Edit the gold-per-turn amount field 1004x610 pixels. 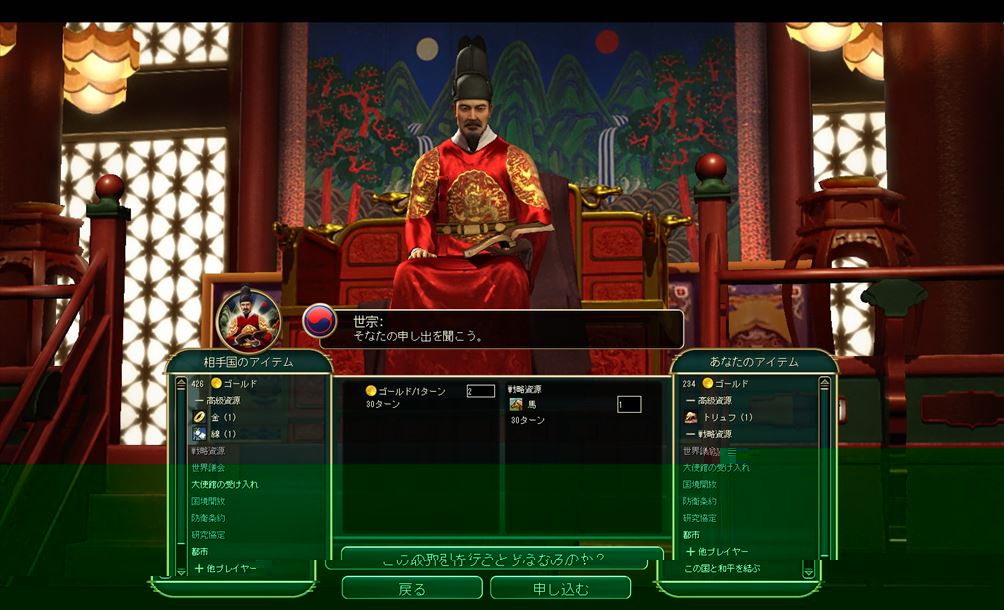[480, 391]
